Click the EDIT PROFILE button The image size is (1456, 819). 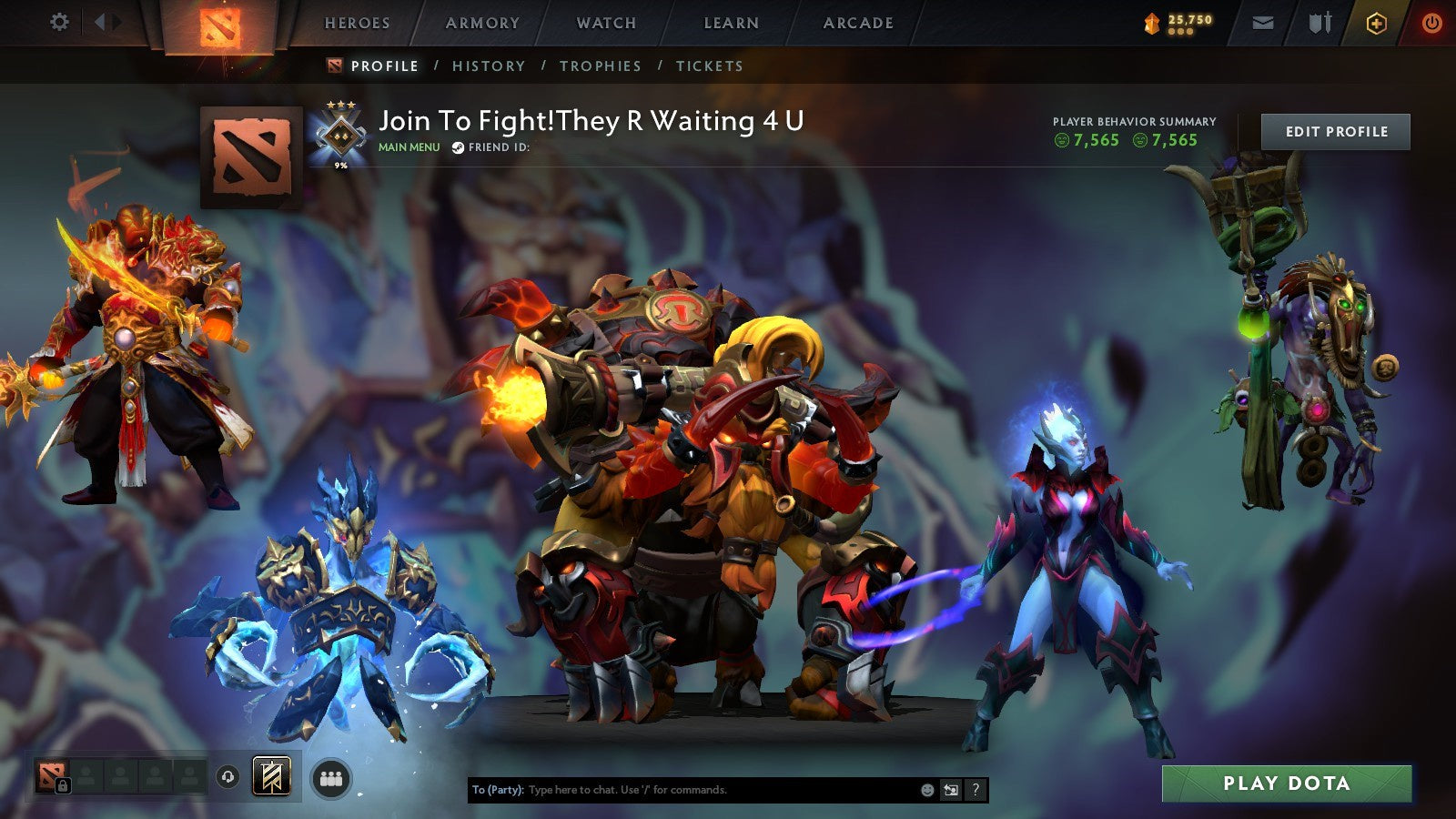(1335, 131)
